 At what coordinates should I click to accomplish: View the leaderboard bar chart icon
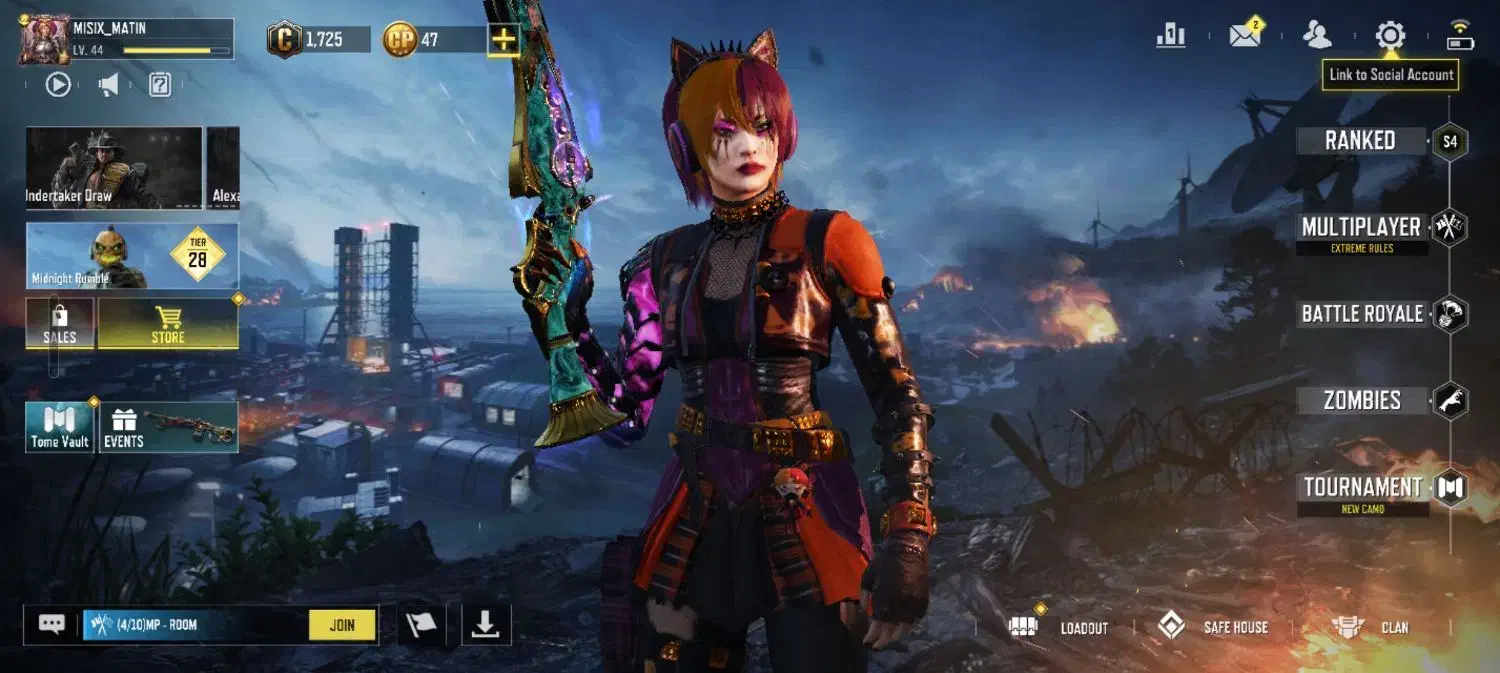tap(1171, 36)
